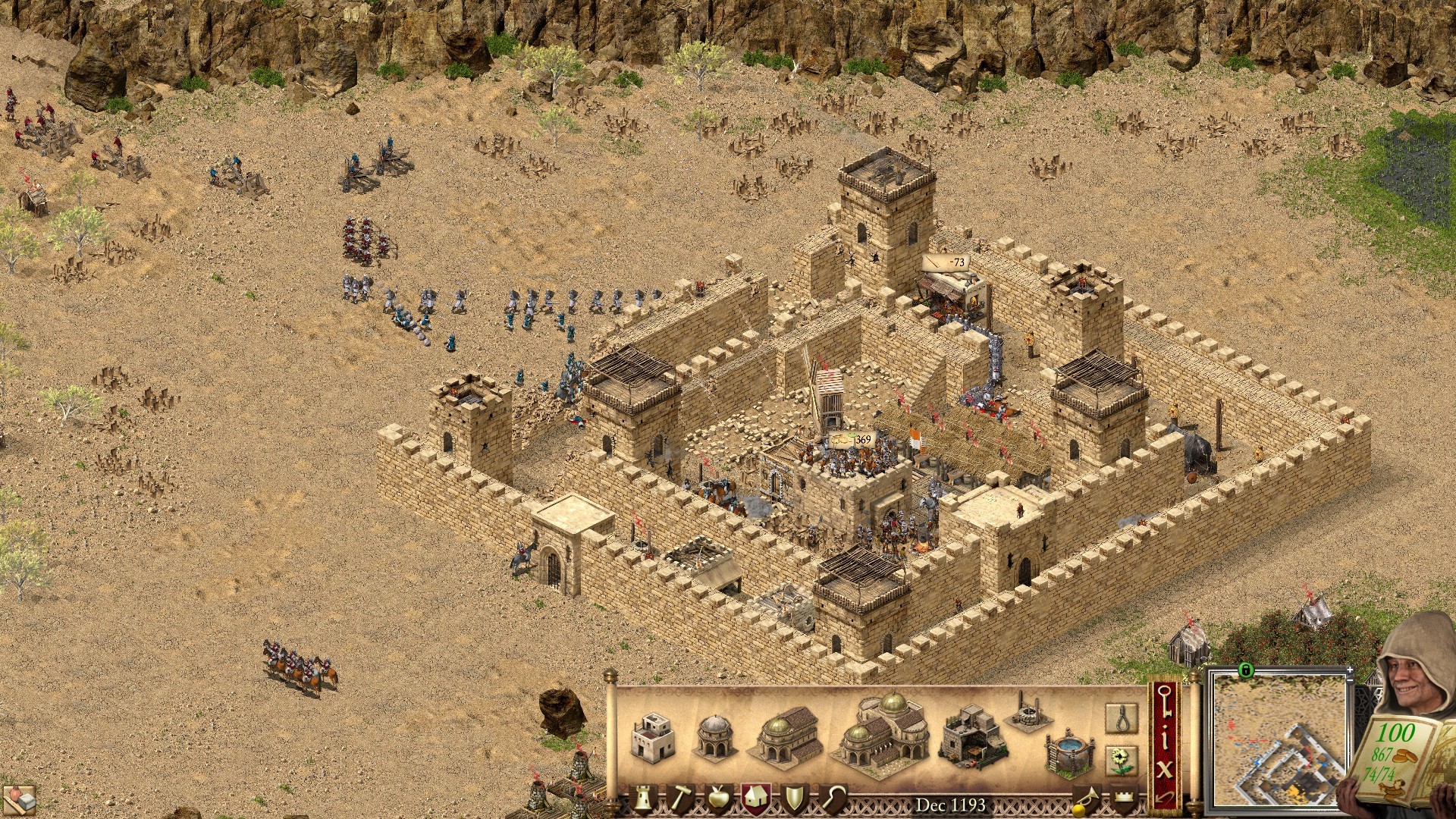The height and width of the screenshot is (819, 1456).
Task: Choose the small domed chapel building
Action: coord(714,736)
